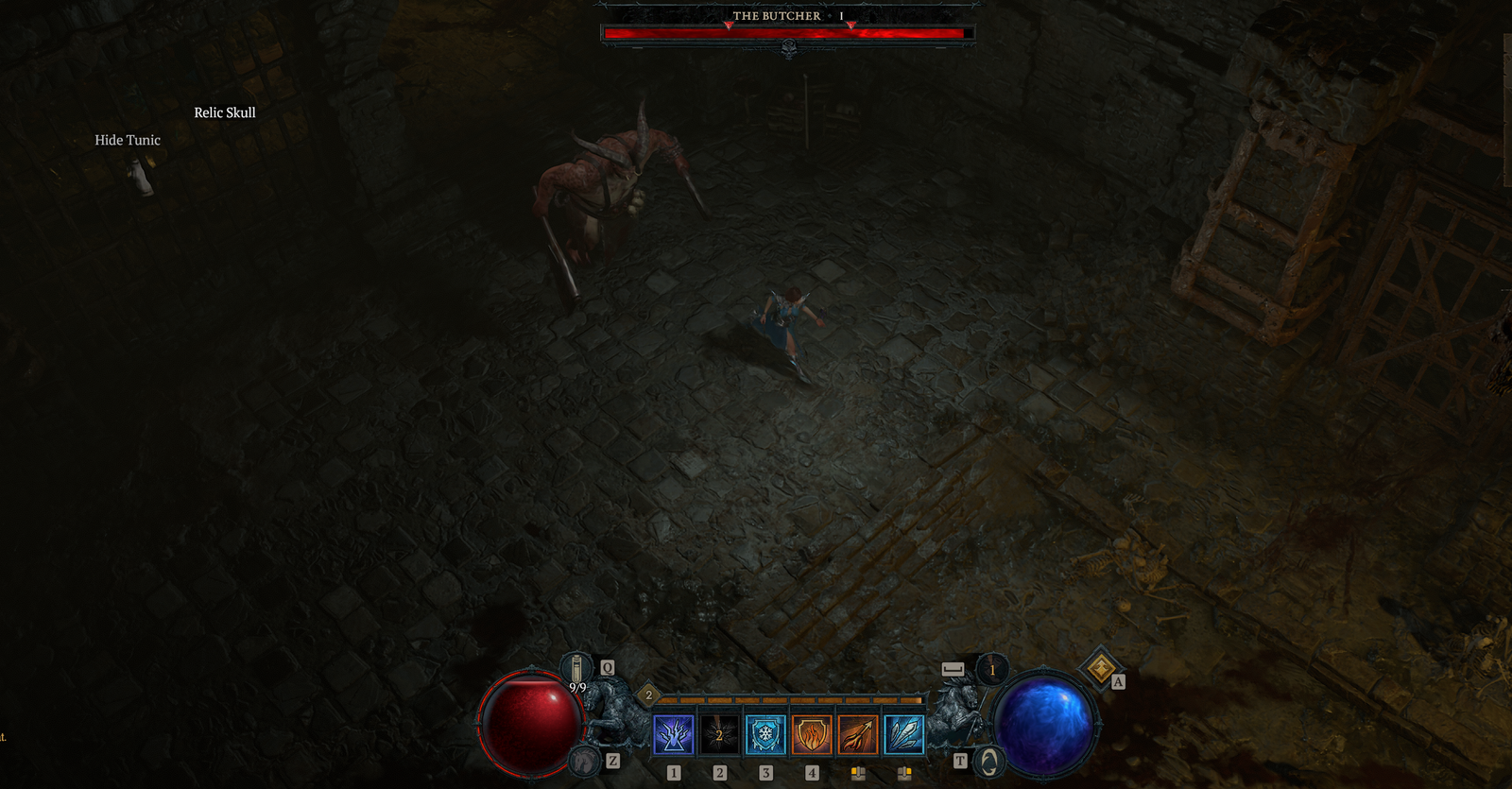Image resolution: width=1512 pixels, height=789 pixels.
Task: Use the Fire Bolt flaming arrow skill
Action: 858,734
